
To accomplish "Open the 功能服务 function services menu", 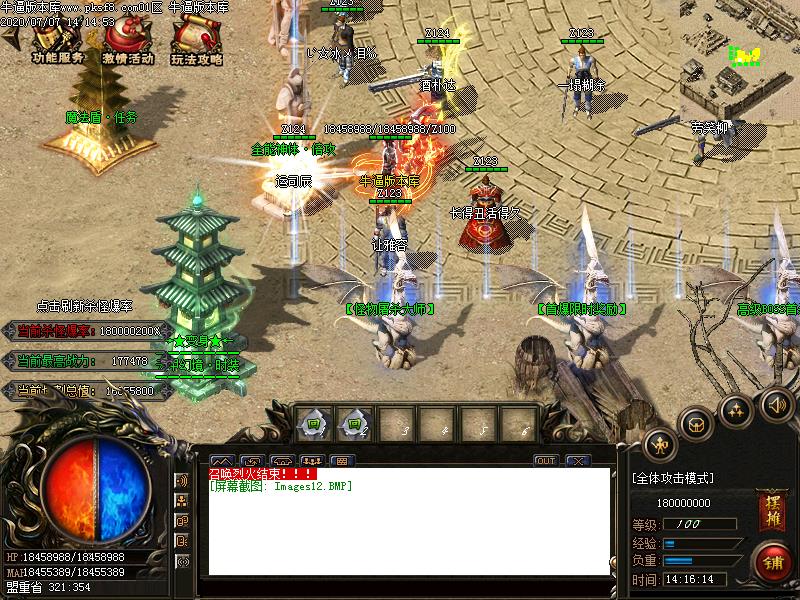I will (x=57, y=43).
